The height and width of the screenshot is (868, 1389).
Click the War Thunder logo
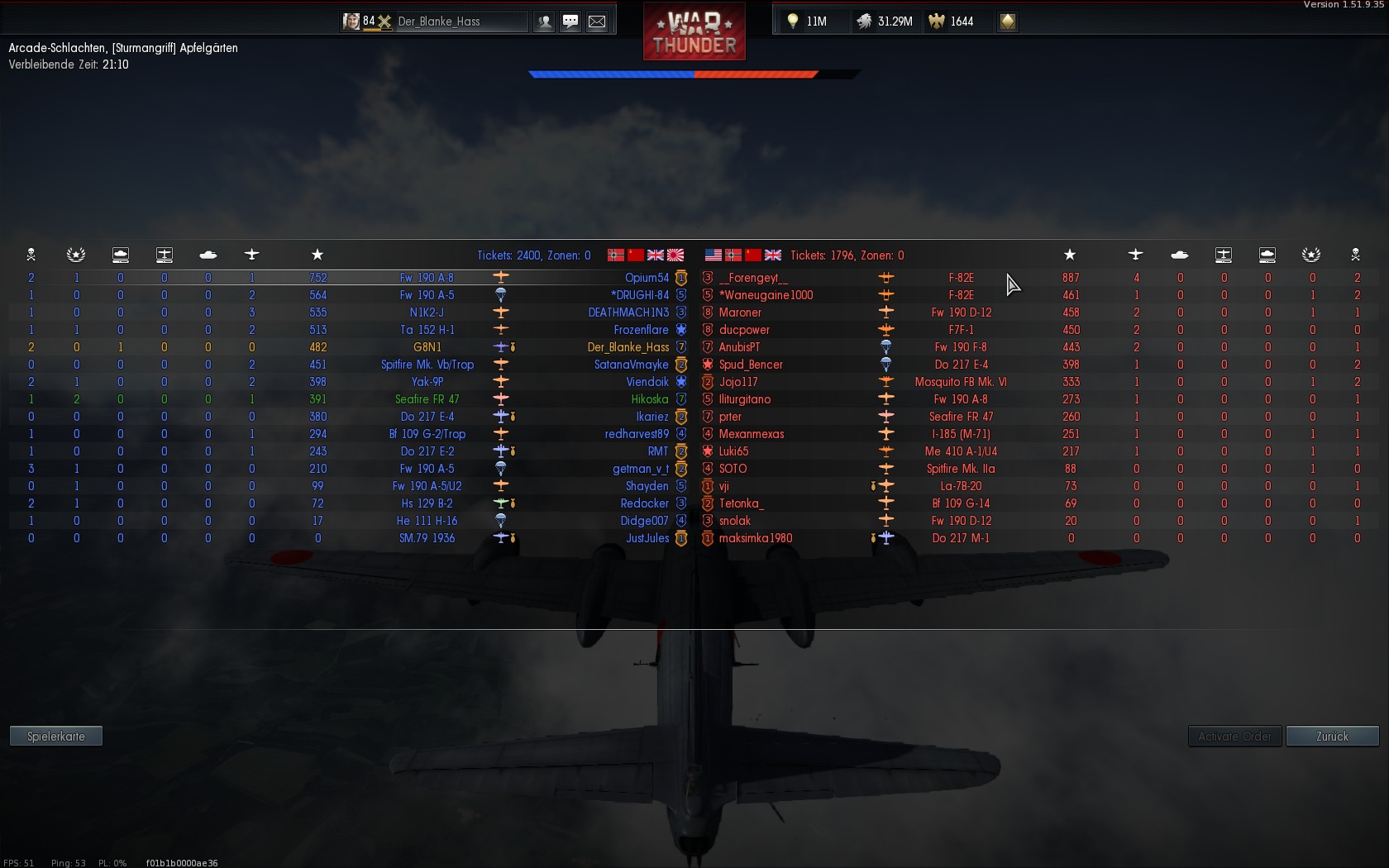coord(694,31)
